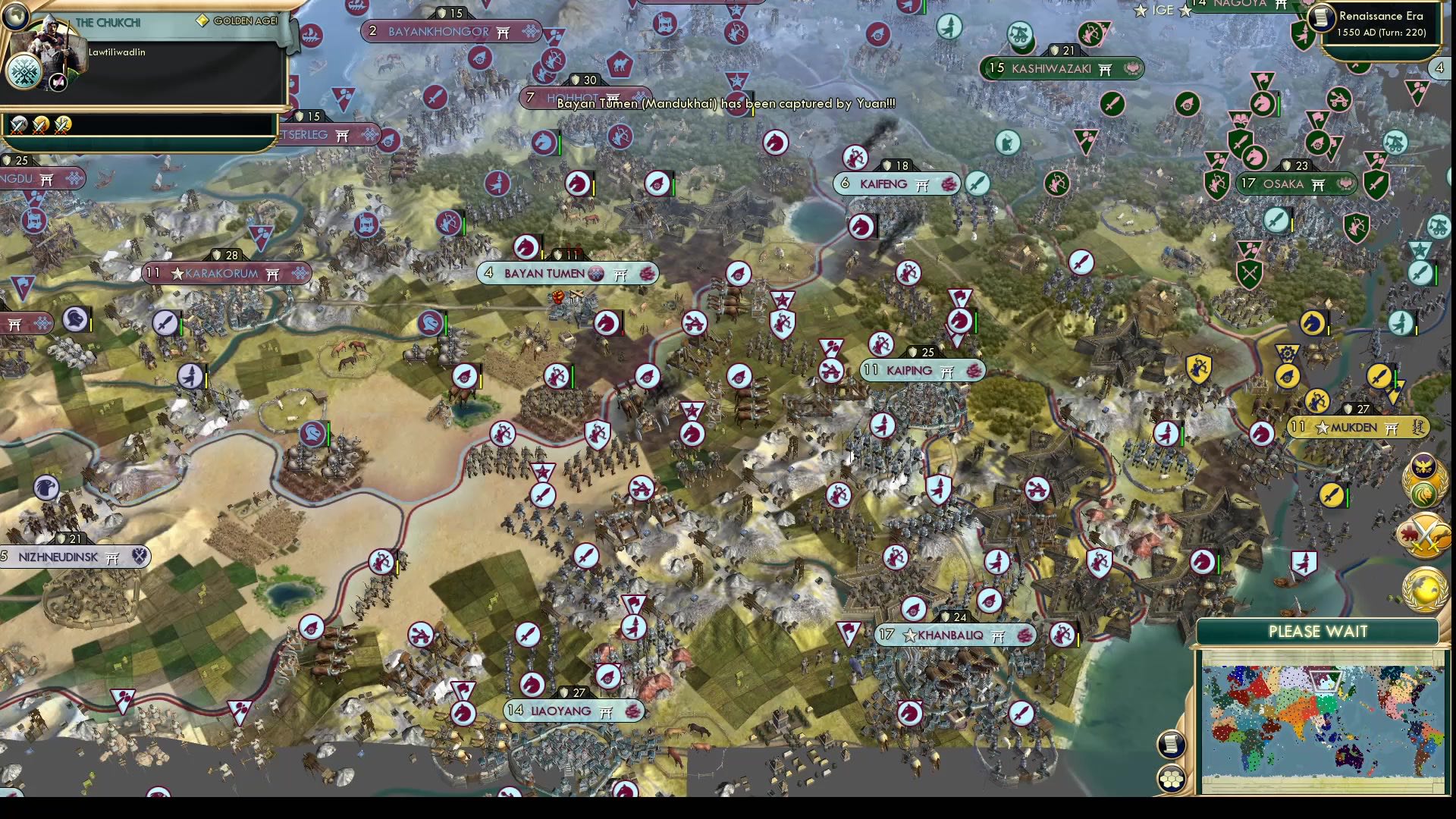This screenshot has width=1456, height=819.
Task: Toggle the hex grid minimap options button
Action: 1171,778
